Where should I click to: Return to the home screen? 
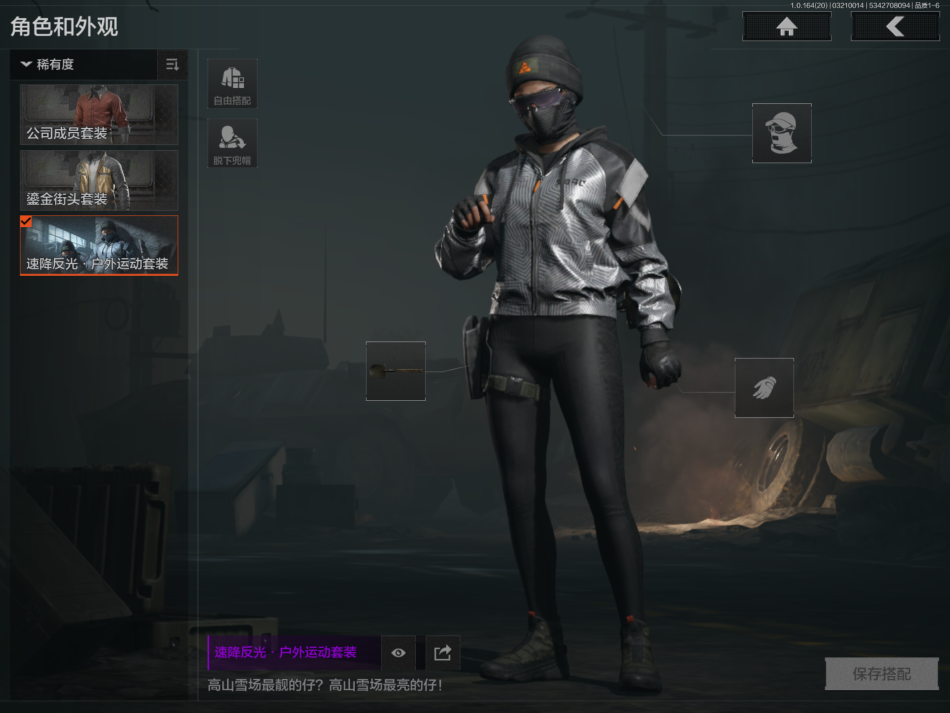click(x=786, y=27)
